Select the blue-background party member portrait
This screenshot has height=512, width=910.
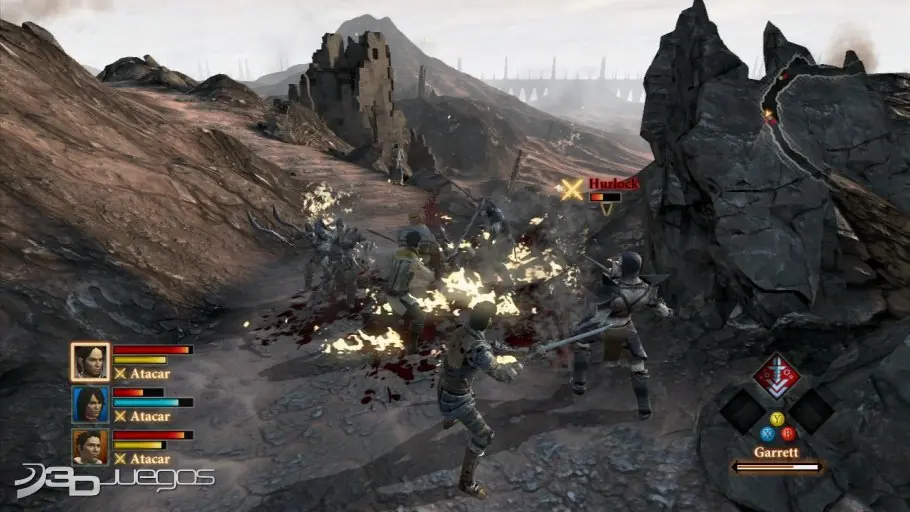(x=90, y=404)
